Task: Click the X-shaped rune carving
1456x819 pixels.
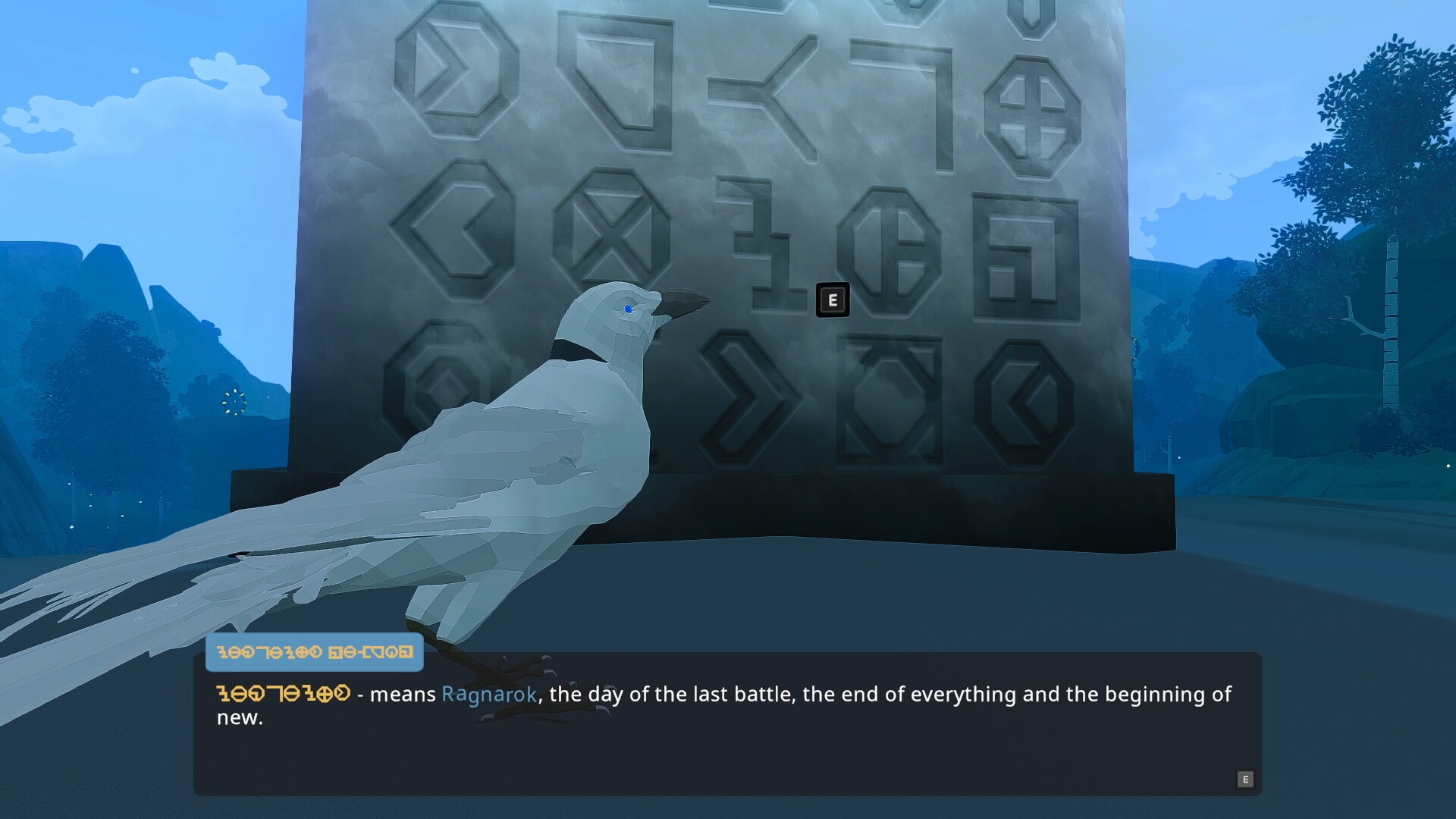Action: (x=613, y=224)
